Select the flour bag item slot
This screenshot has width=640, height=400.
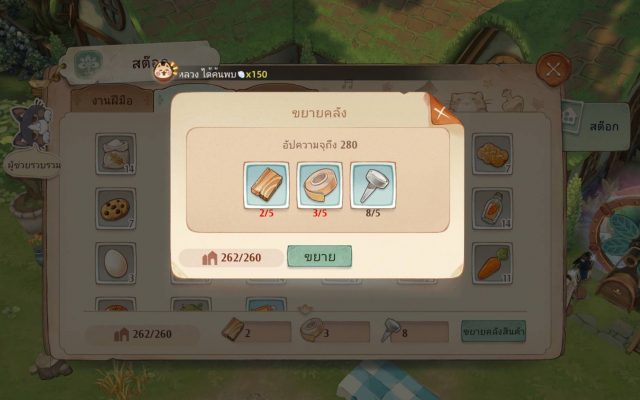click(115, 153)
